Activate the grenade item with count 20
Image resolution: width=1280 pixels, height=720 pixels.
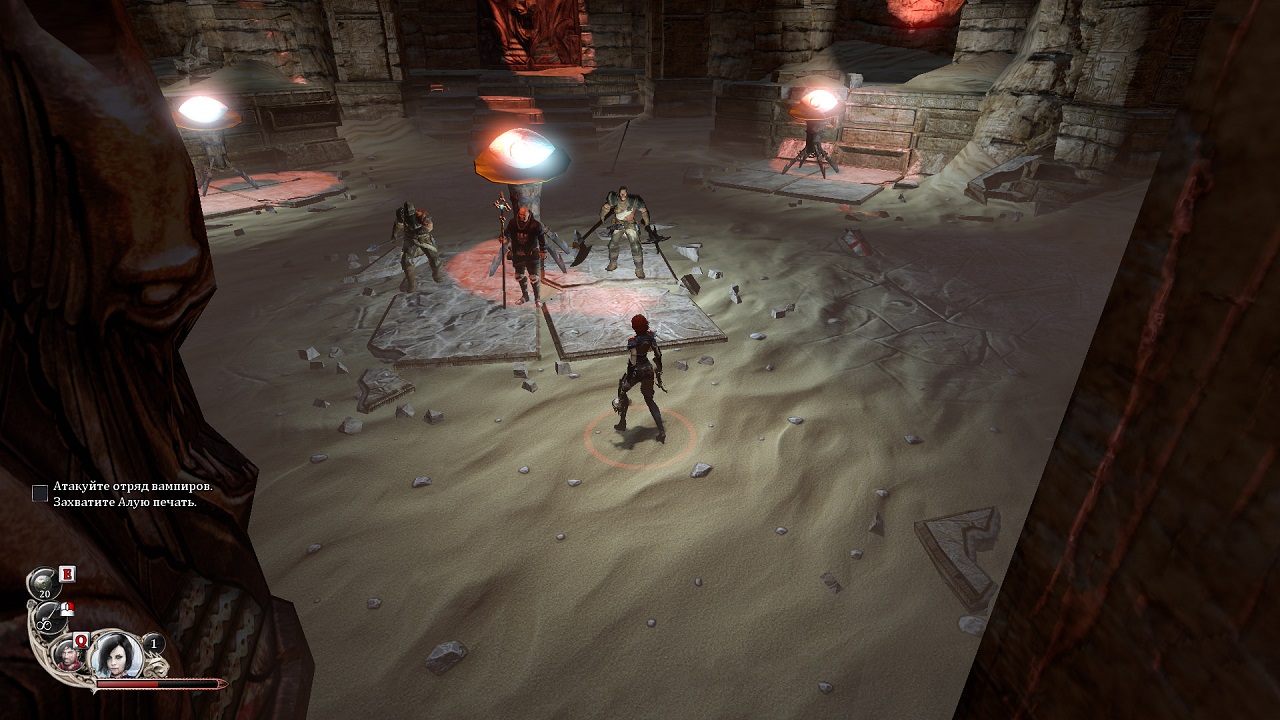point(45,583)
